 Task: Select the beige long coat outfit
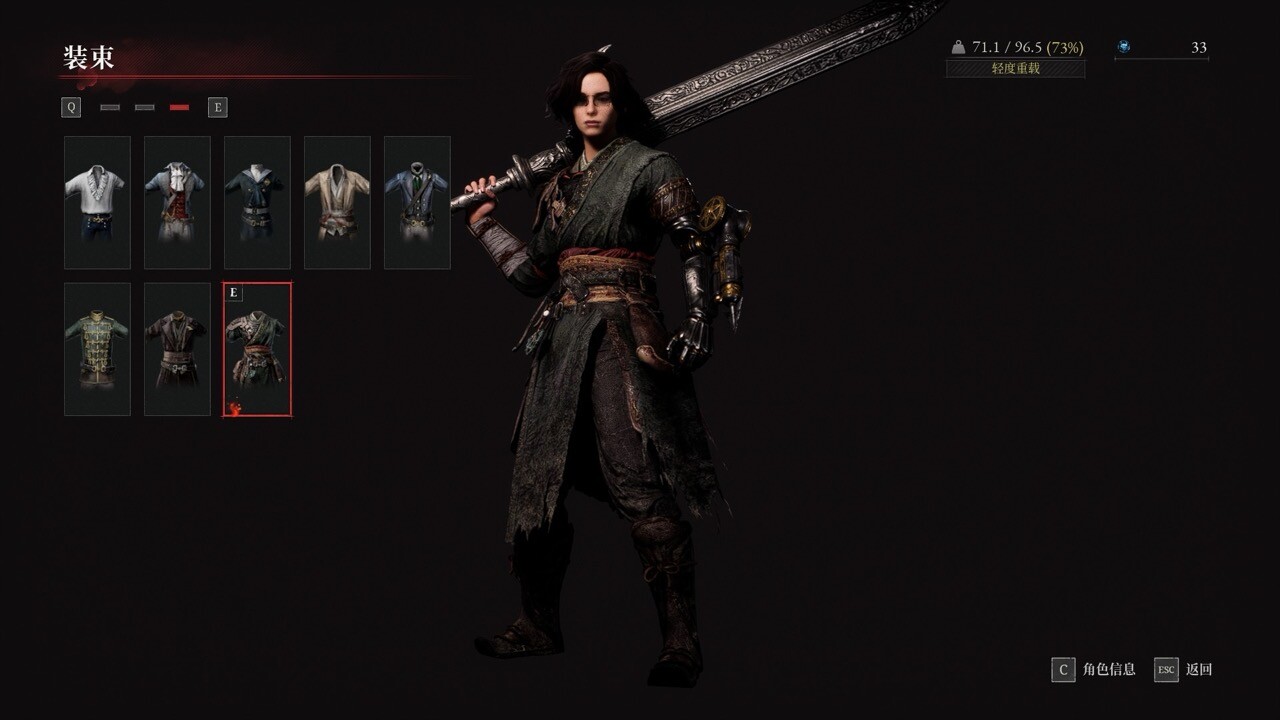coord(337,202)
